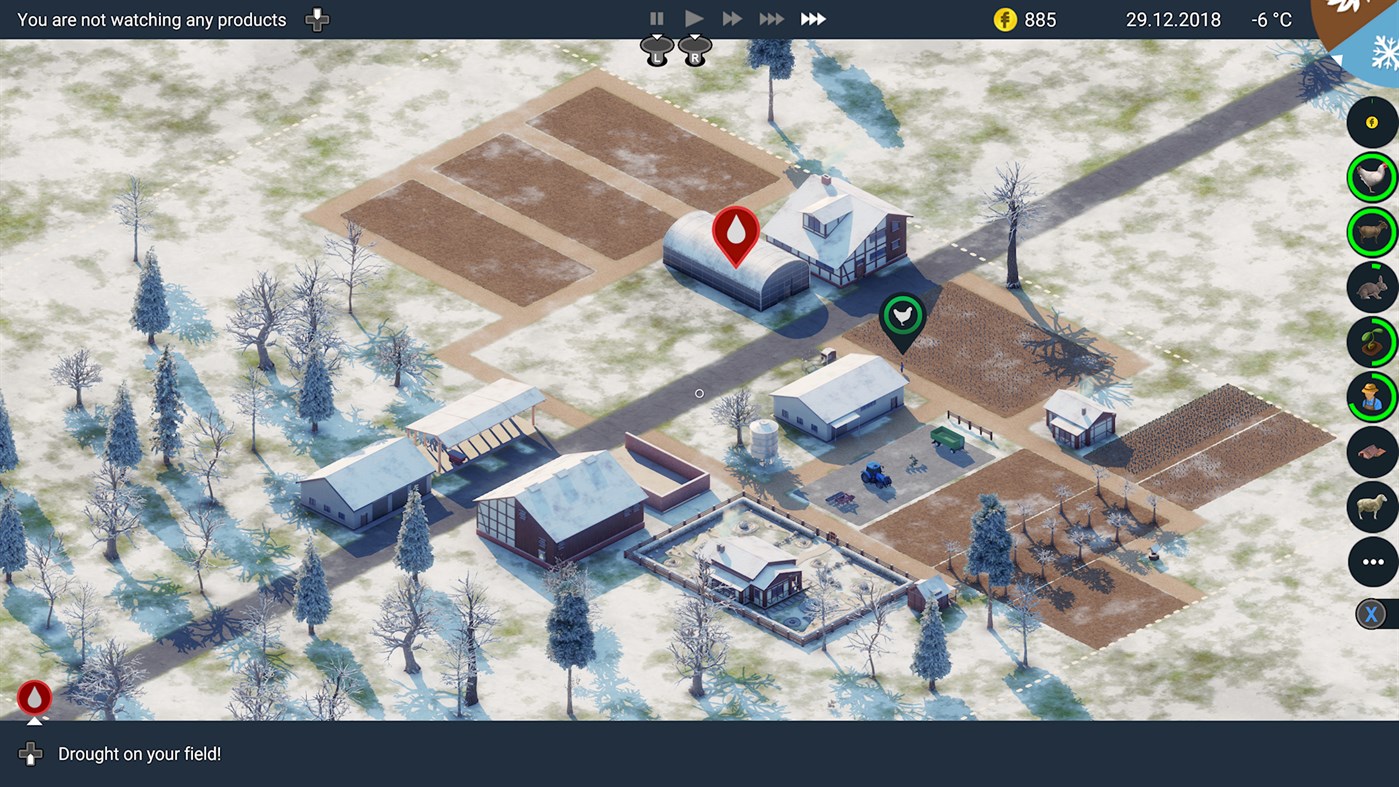
Task: Click the red drought marker above the greenhouse
Action: pyautogui.click(x=735, y=235)
